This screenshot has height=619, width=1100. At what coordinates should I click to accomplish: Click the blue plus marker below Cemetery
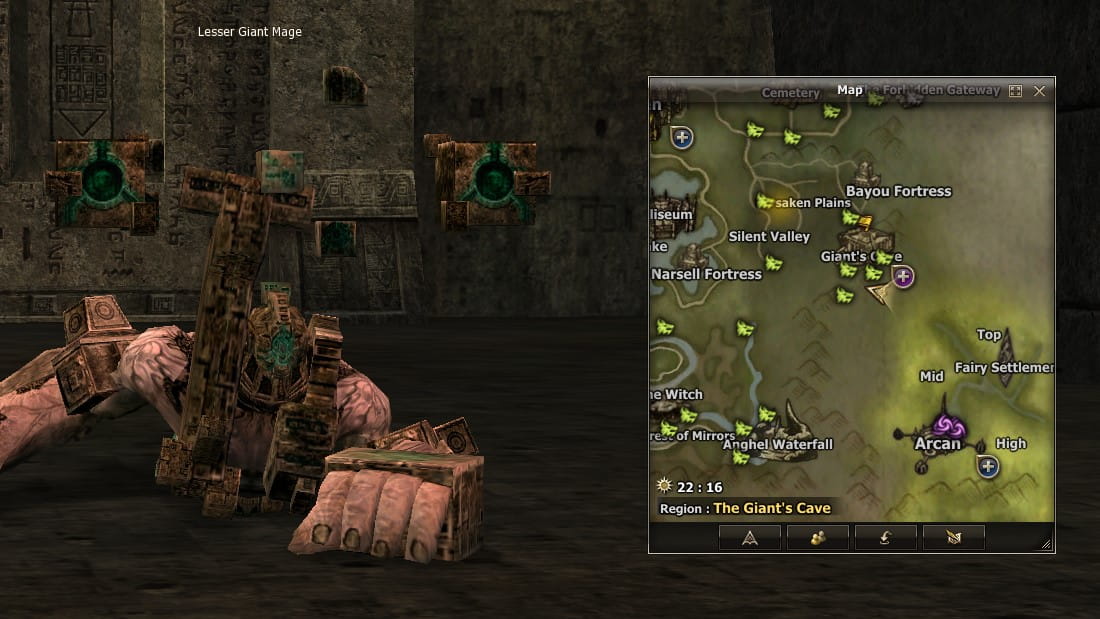pos(683,137)
